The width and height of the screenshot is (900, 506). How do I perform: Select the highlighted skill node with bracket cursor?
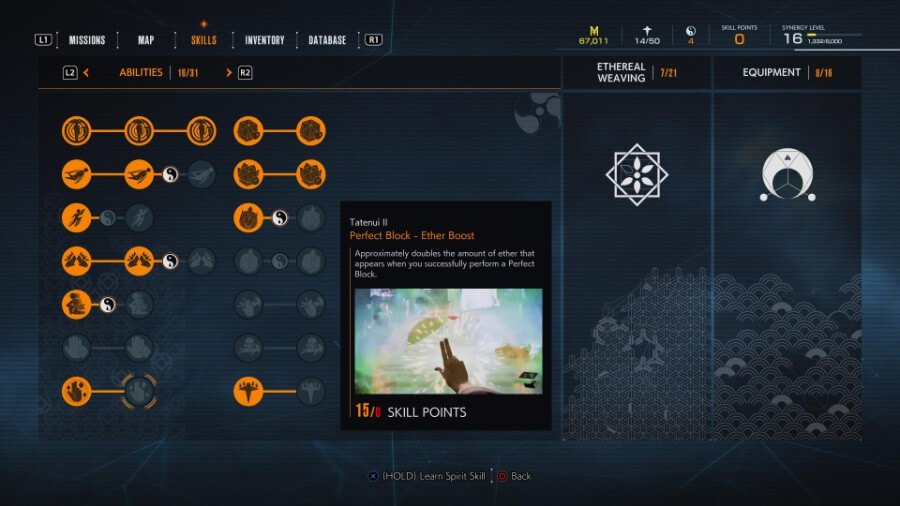coord(139,391)
